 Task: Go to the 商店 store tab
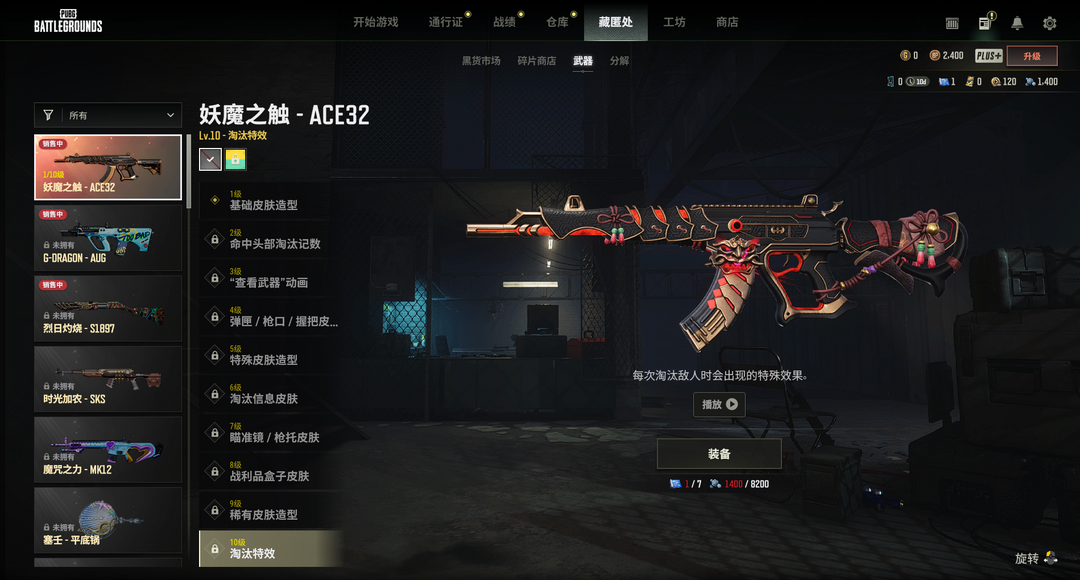[x=727, y=22]
